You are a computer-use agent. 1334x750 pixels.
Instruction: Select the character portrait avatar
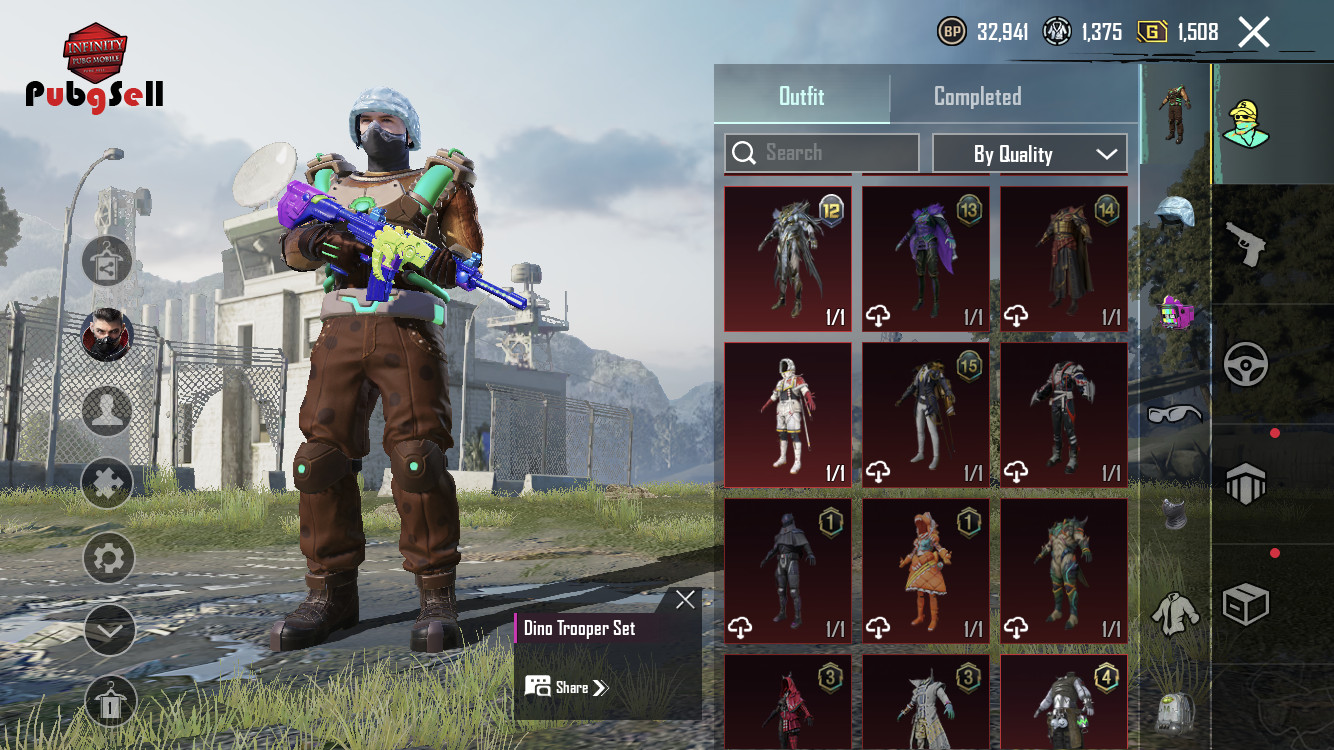click(107, 335)
